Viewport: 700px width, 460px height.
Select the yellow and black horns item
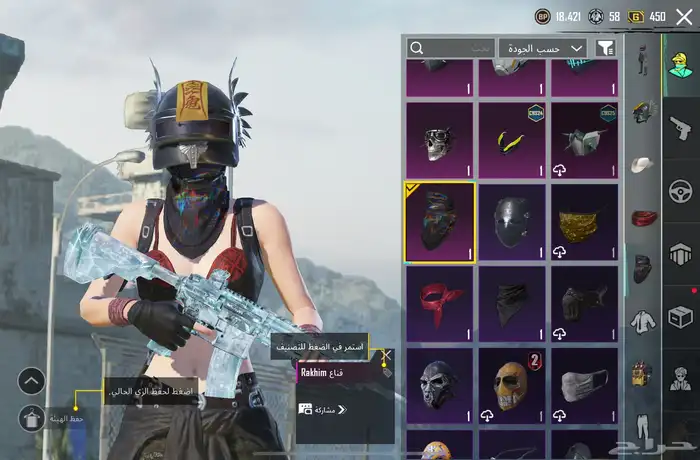click(x=511, y=139)
